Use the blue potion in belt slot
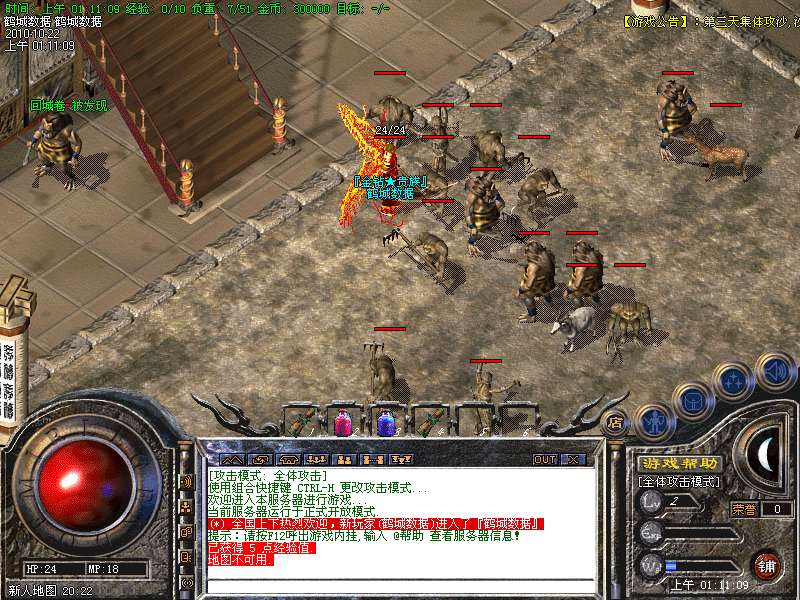 [x=385, y=422]
